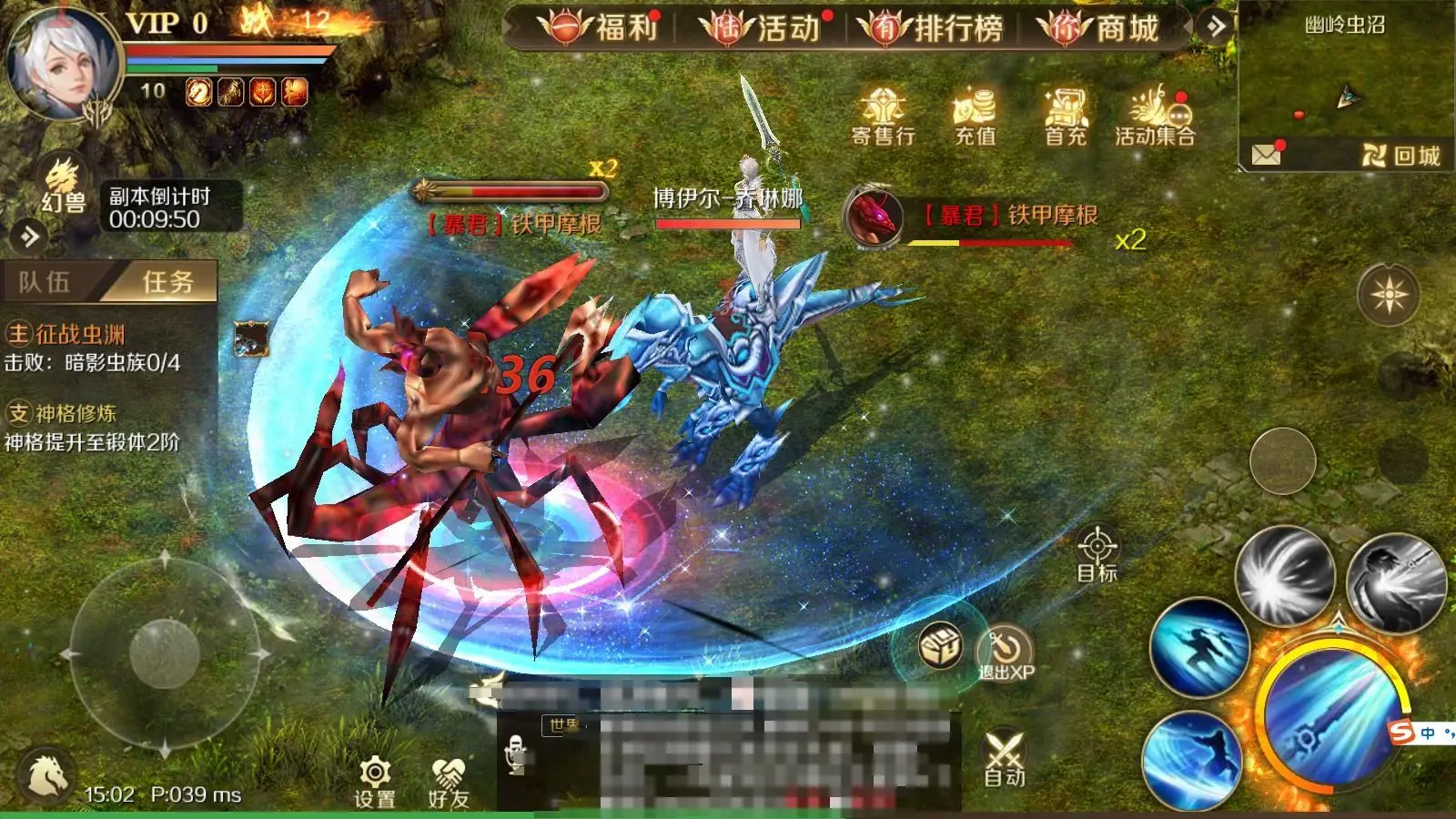1456x819 pixels.
Task: Open the player avatar portrait
Action: 62,64
